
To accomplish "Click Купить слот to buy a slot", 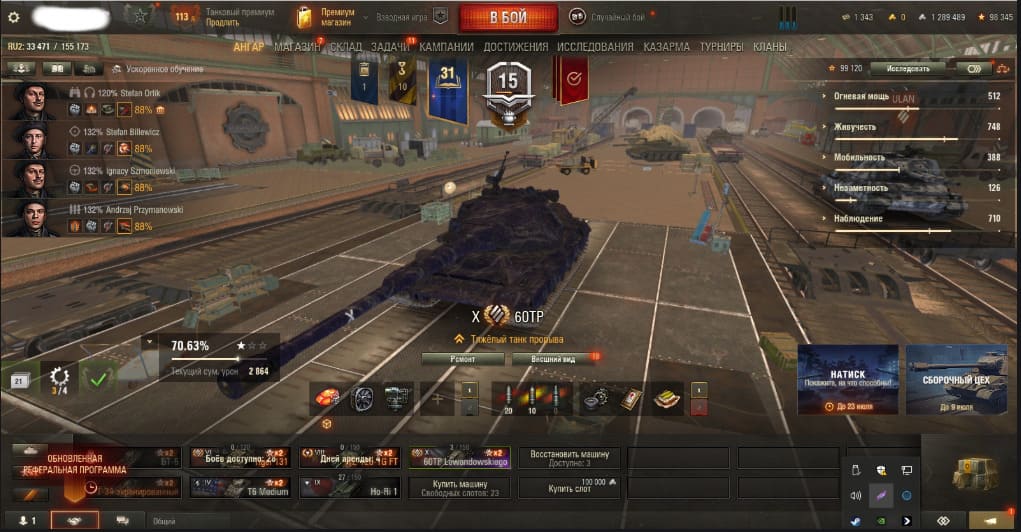I will pyautogui.click(x=558, y=487).
